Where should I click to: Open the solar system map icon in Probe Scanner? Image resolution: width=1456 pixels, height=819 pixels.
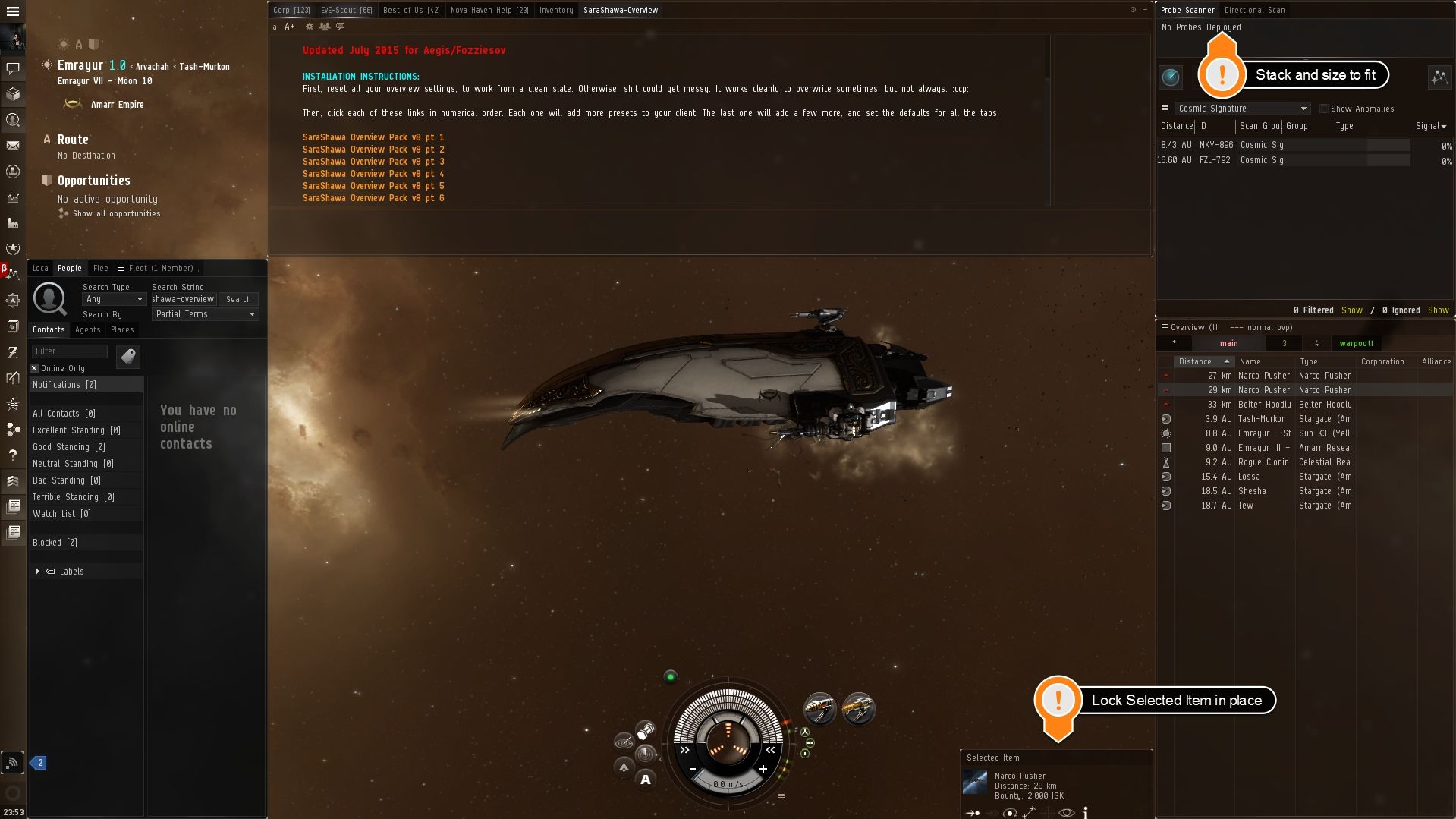(x=1439, y=77)
